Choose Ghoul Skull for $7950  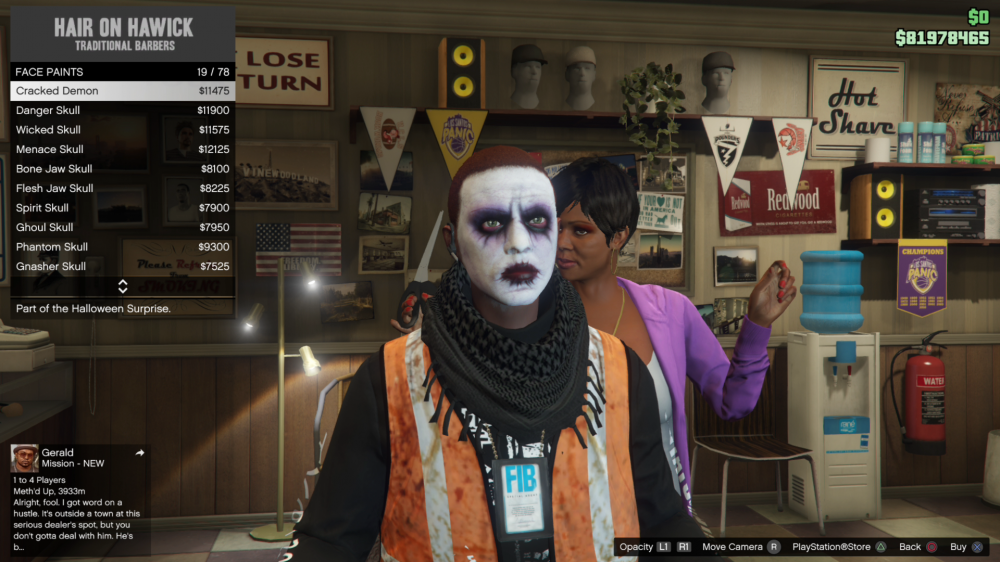click(122, 227)
